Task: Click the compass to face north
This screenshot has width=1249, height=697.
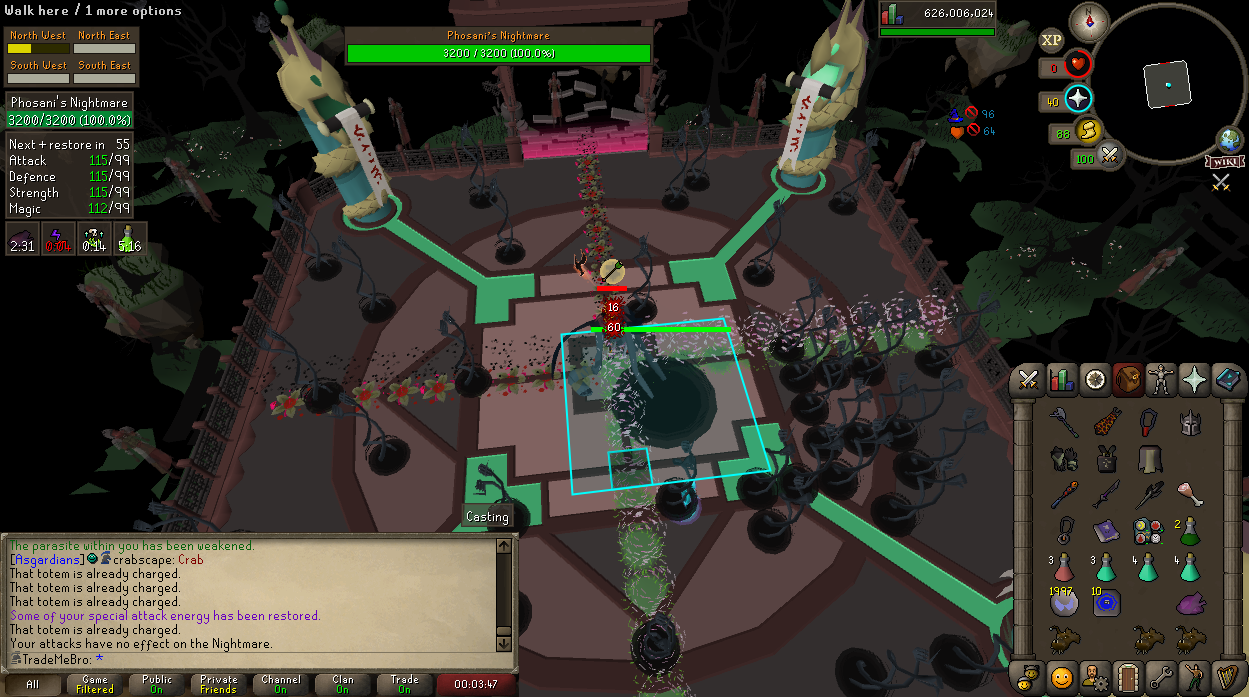Action: click(1089, 21)
